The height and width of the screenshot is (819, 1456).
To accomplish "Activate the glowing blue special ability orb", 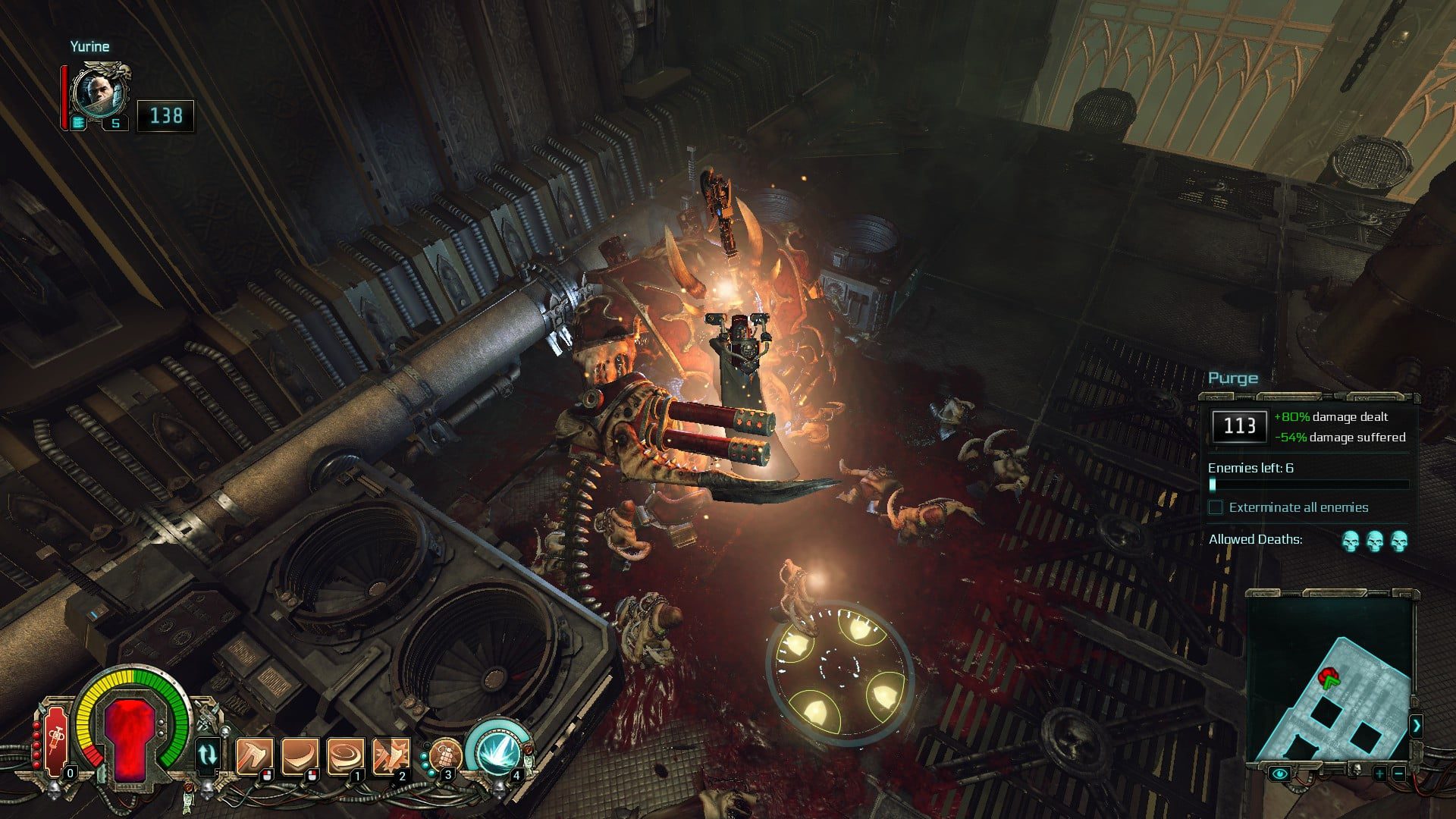I will coord(497,751).
